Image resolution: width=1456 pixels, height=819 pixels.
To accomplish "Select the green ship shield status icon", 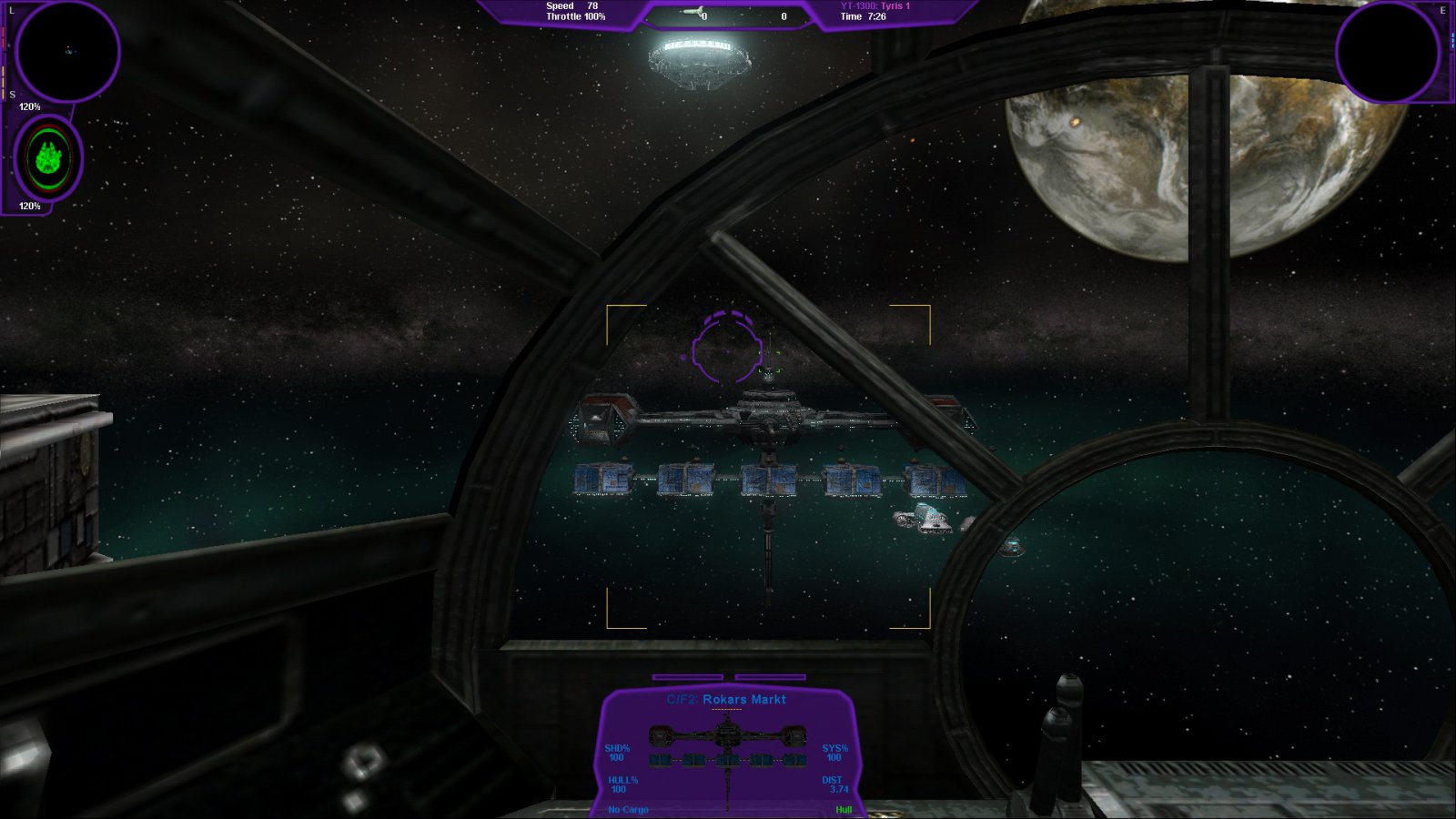I will (x=48, y=158).
